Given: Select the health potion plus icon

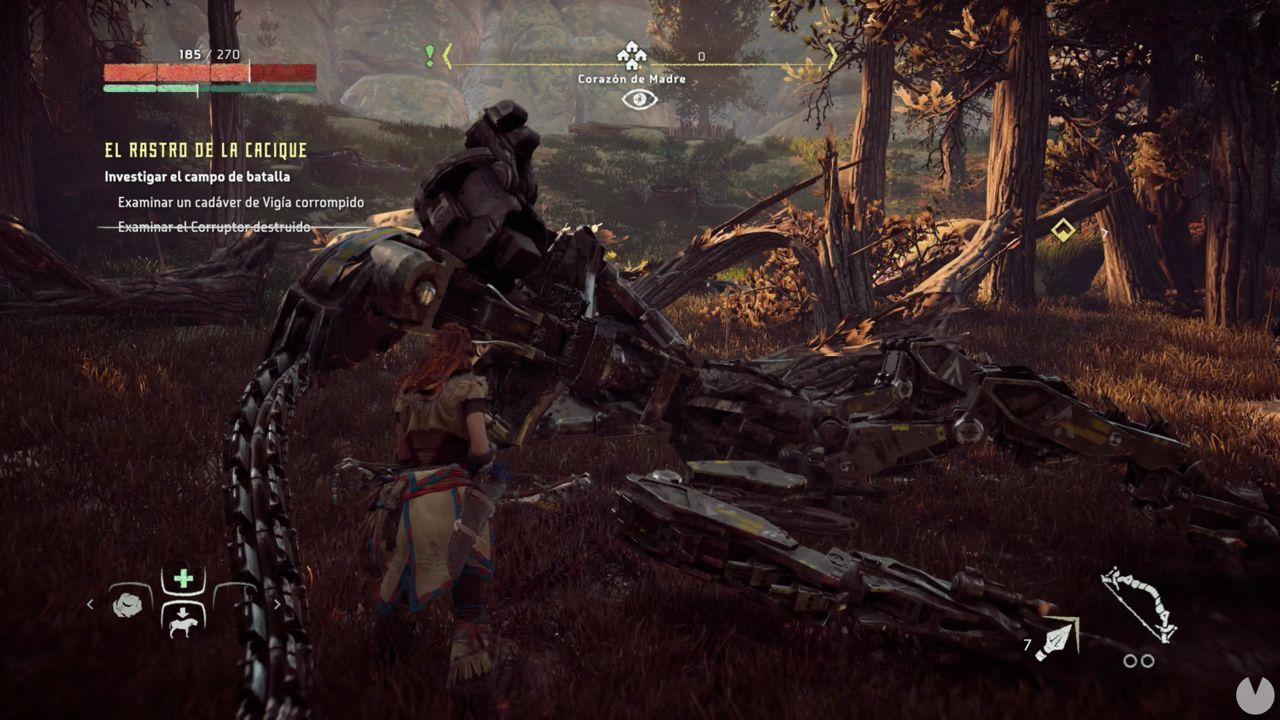Looking at the screenshot, I should point(183,577).
